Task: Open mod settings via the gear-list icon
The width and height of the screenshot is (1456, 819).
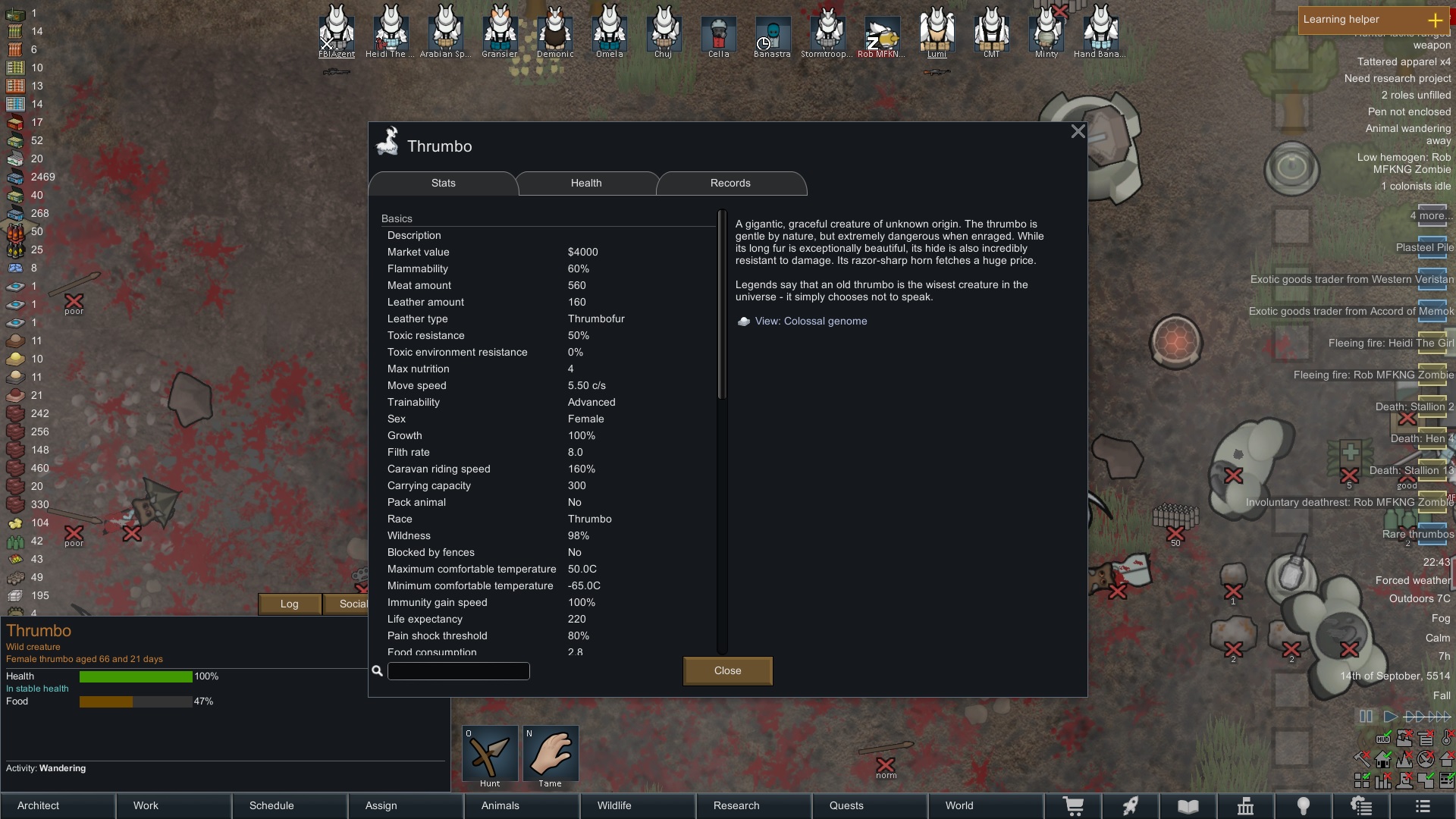Action: (1363, 806)
